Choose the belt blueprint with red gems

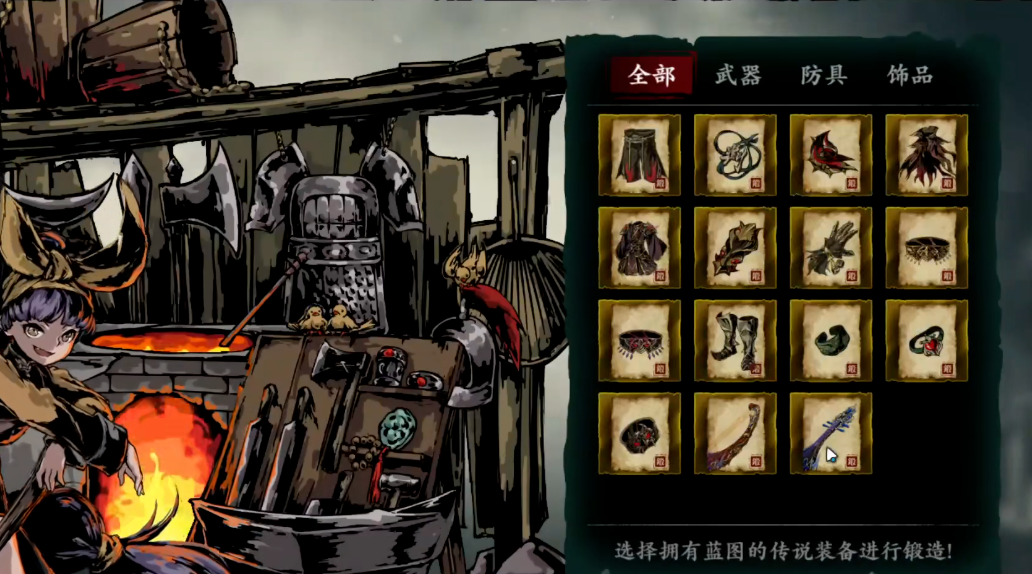(x=639, y=341)
